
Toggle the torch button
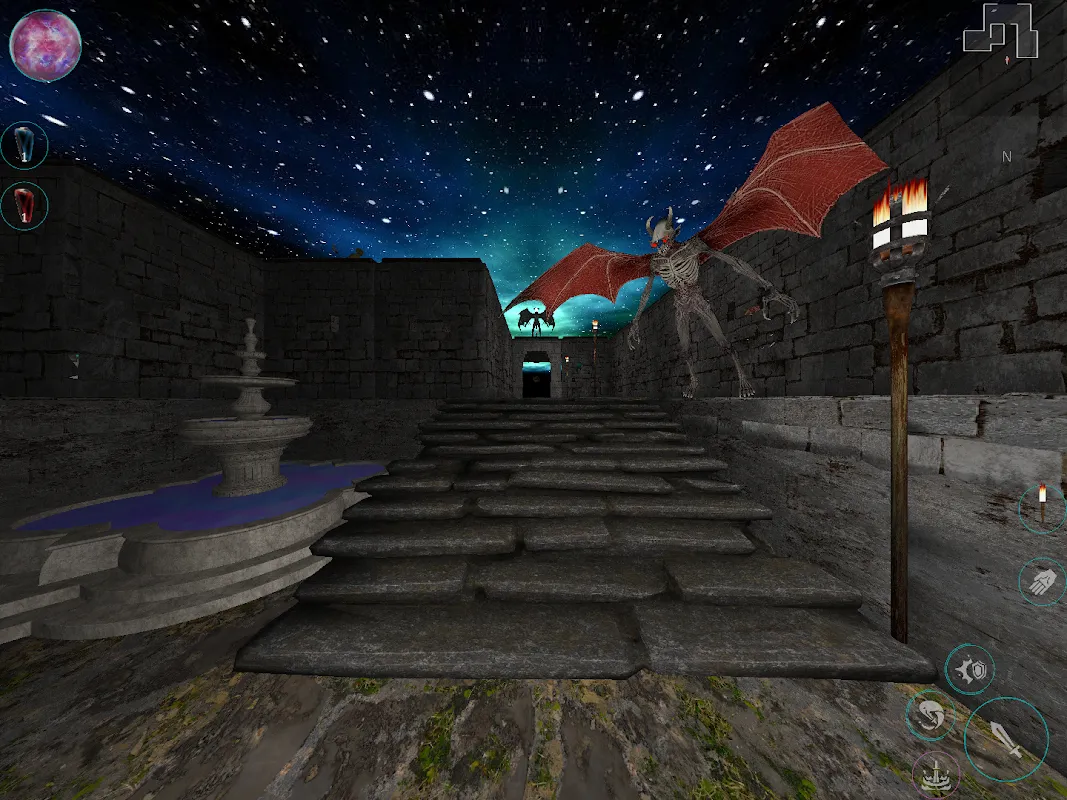(1041, 508)
